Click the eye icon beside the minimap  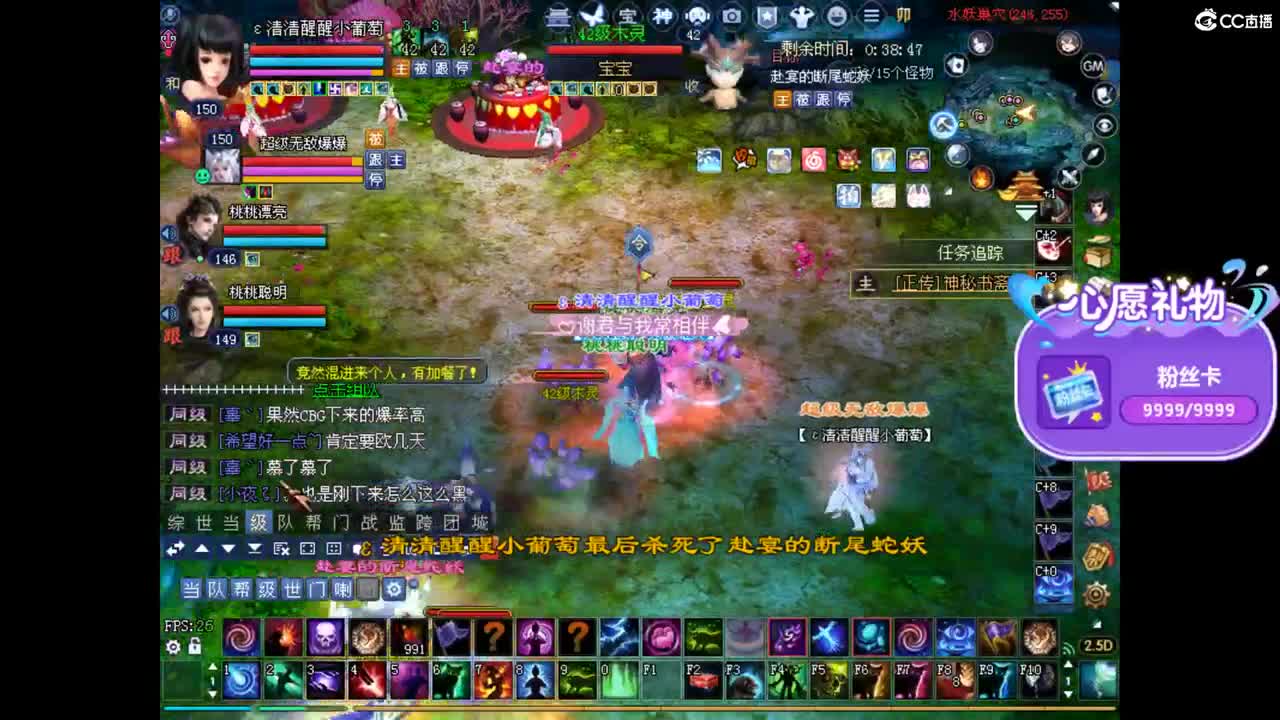[1104, 123]
